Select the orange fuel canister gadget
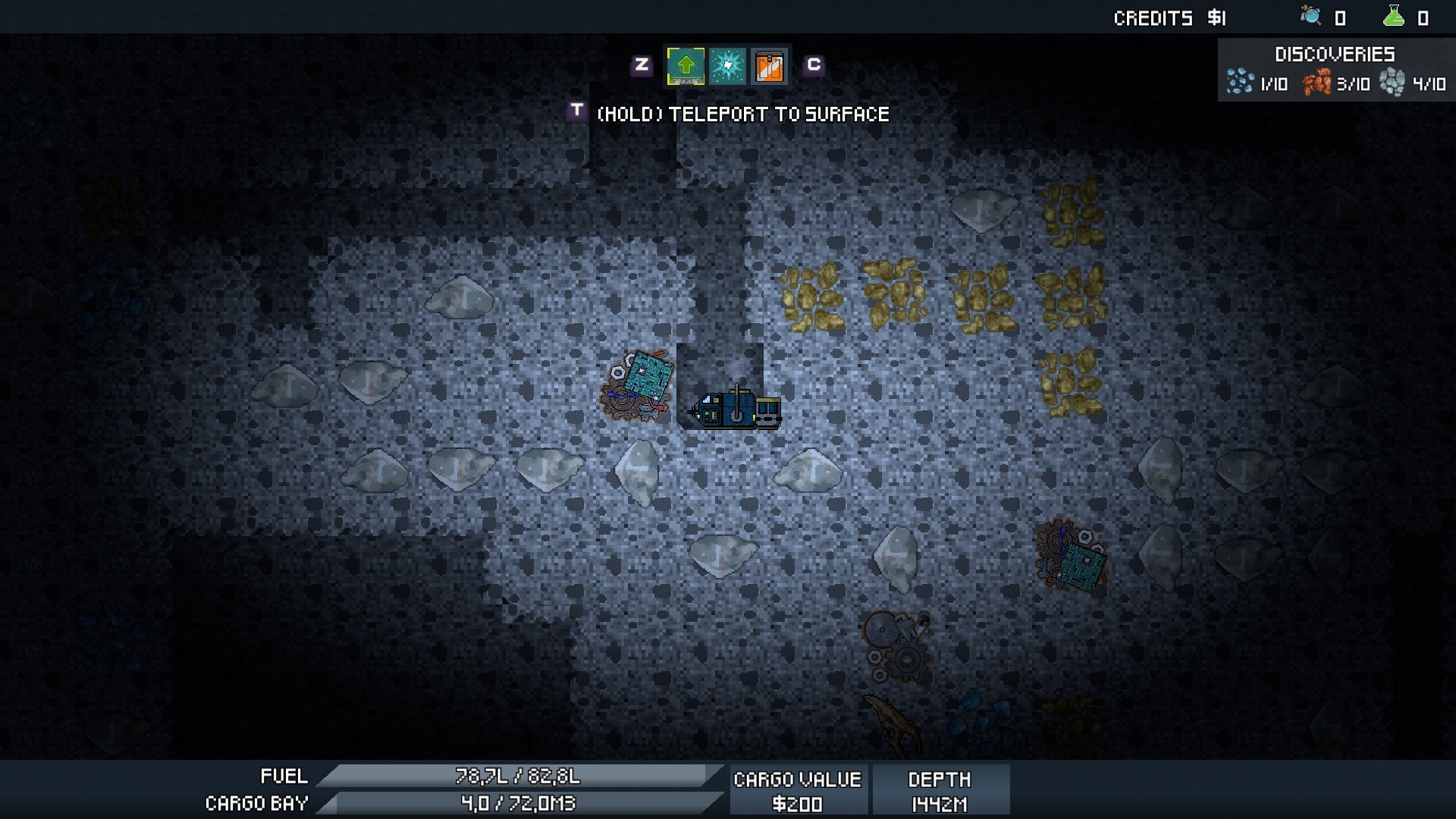 point(769,66)
